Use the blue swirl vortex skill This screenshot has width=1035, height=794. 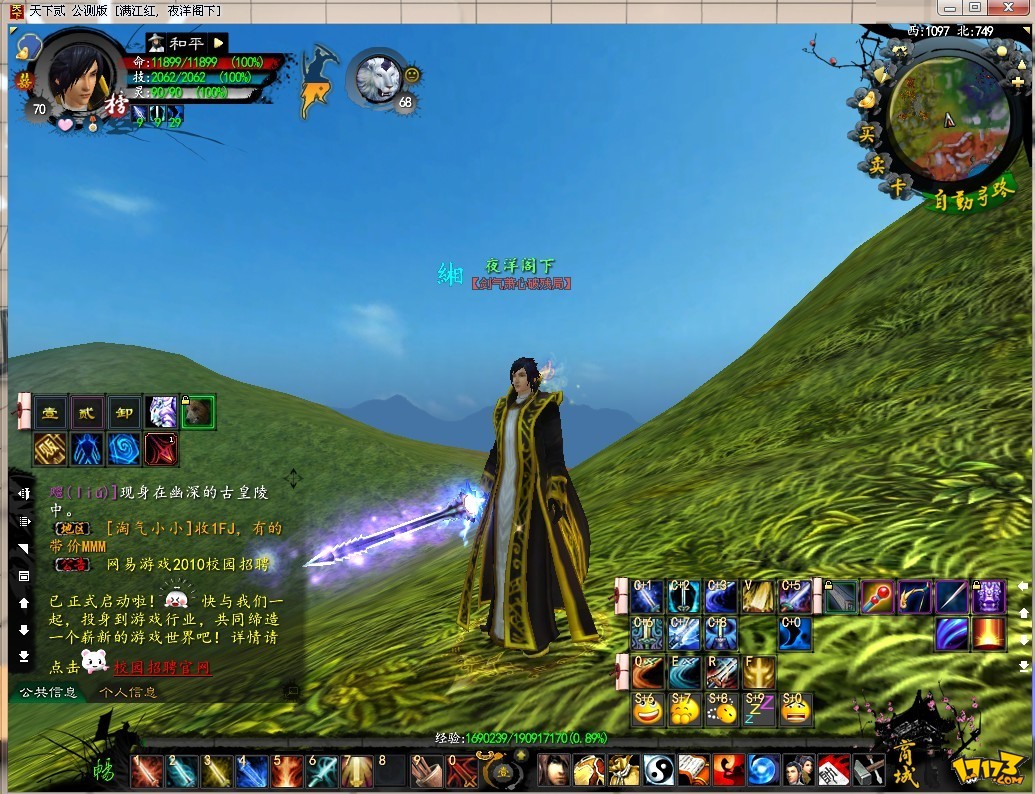click(124, 449)
